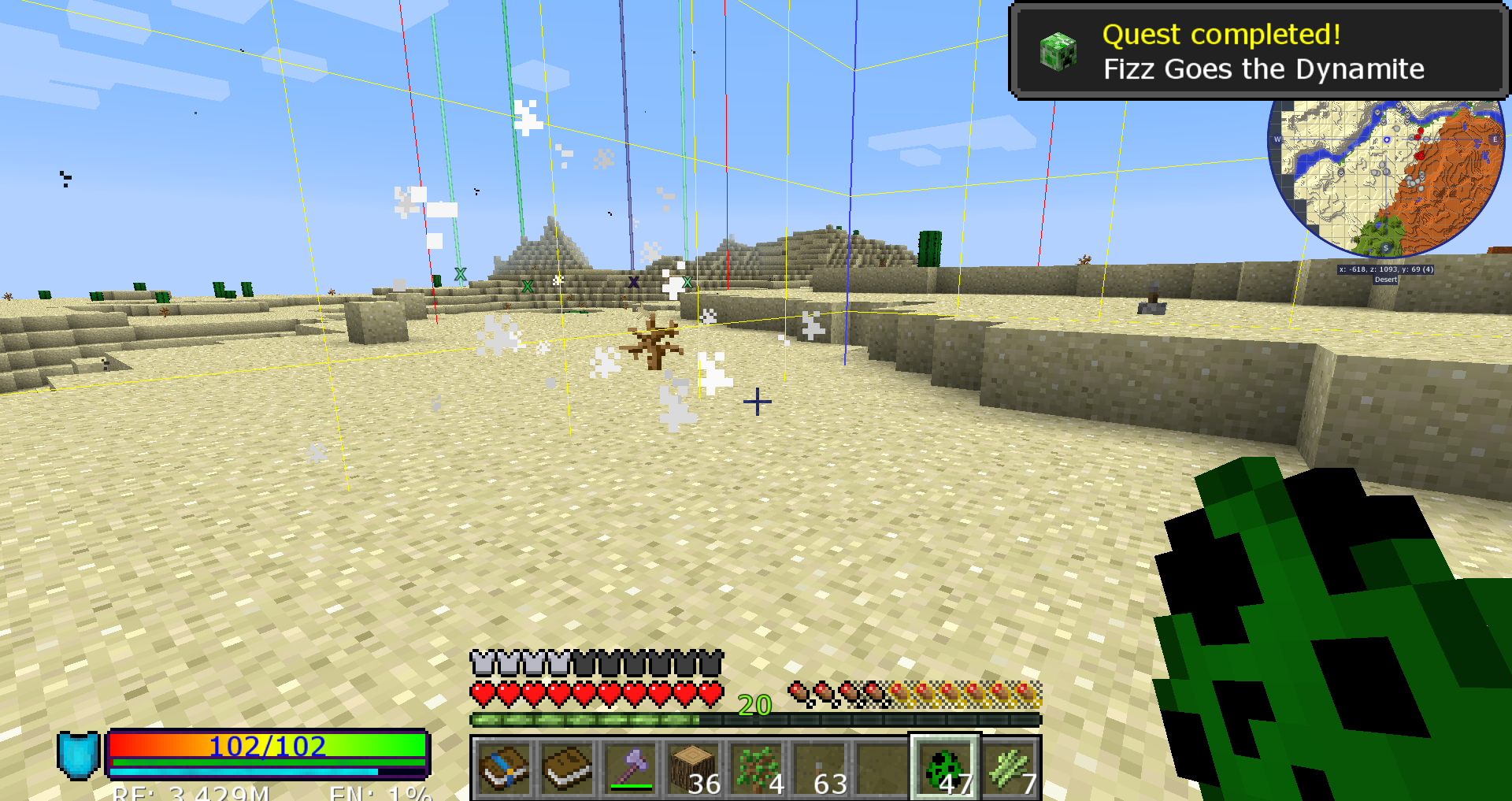This screenshot has height=801, width=1512.
Task: Select the creeper spawn egg slot
Action: pyautogui.click(x=945, y=768)
